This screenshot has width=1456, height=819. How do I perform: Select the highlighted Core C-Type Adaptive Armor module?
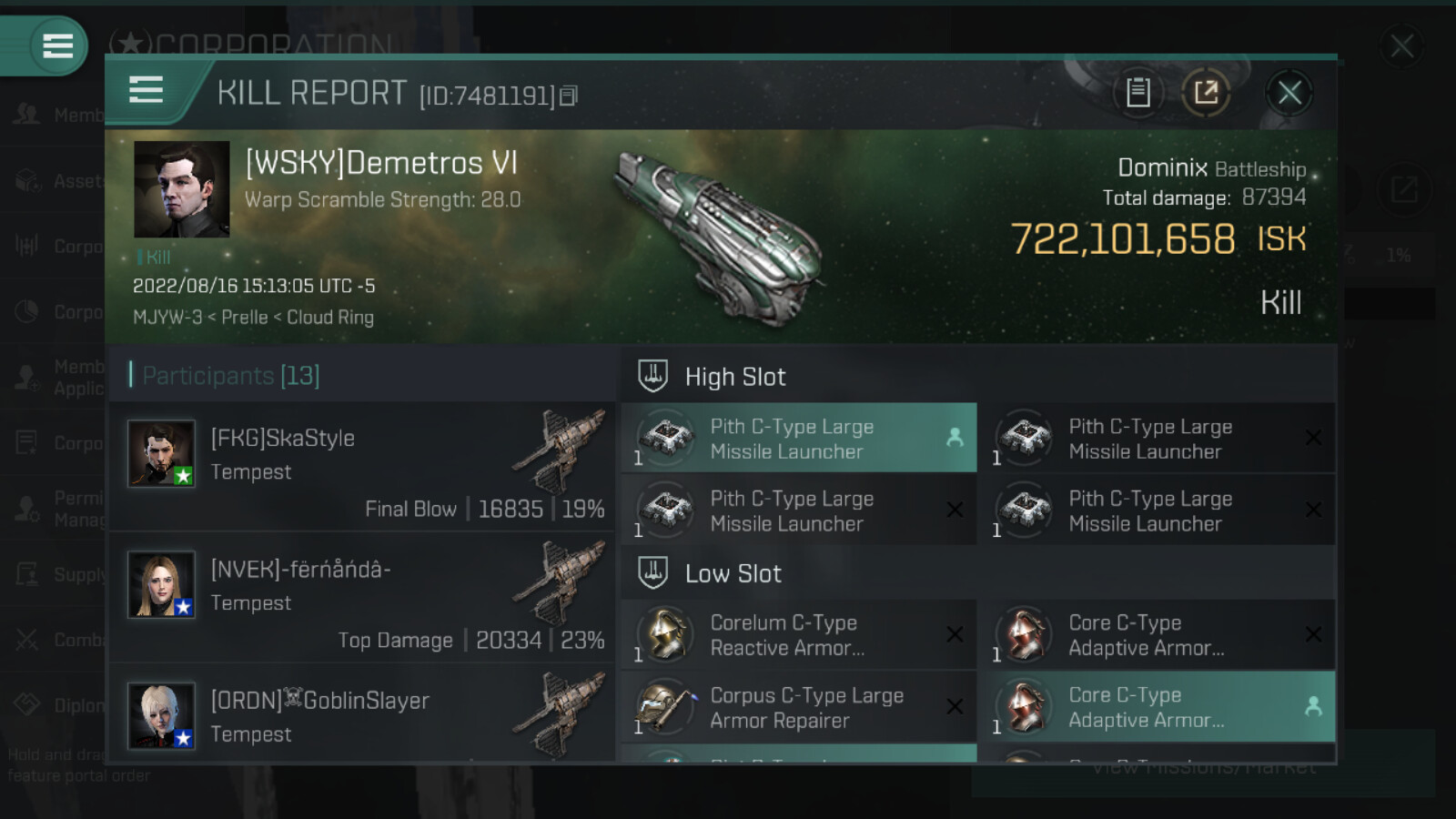pos(1156,707)
